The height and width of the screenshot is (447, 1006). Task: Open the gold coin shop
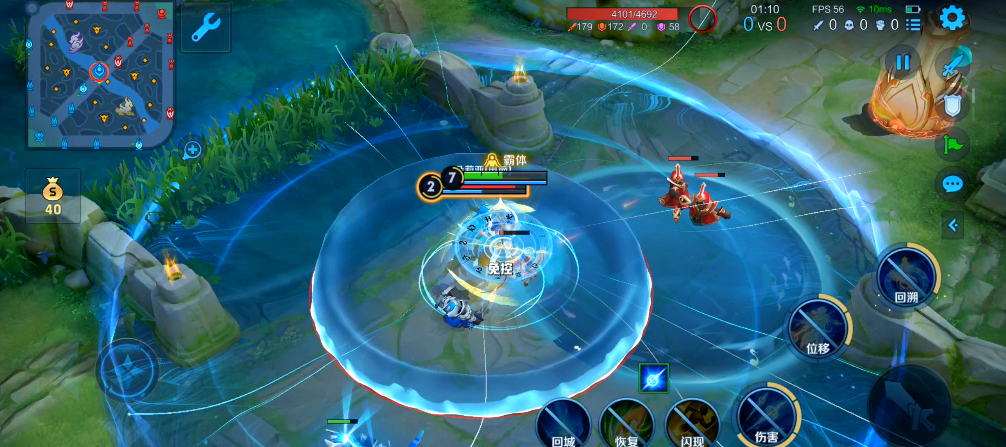point(53,196)
